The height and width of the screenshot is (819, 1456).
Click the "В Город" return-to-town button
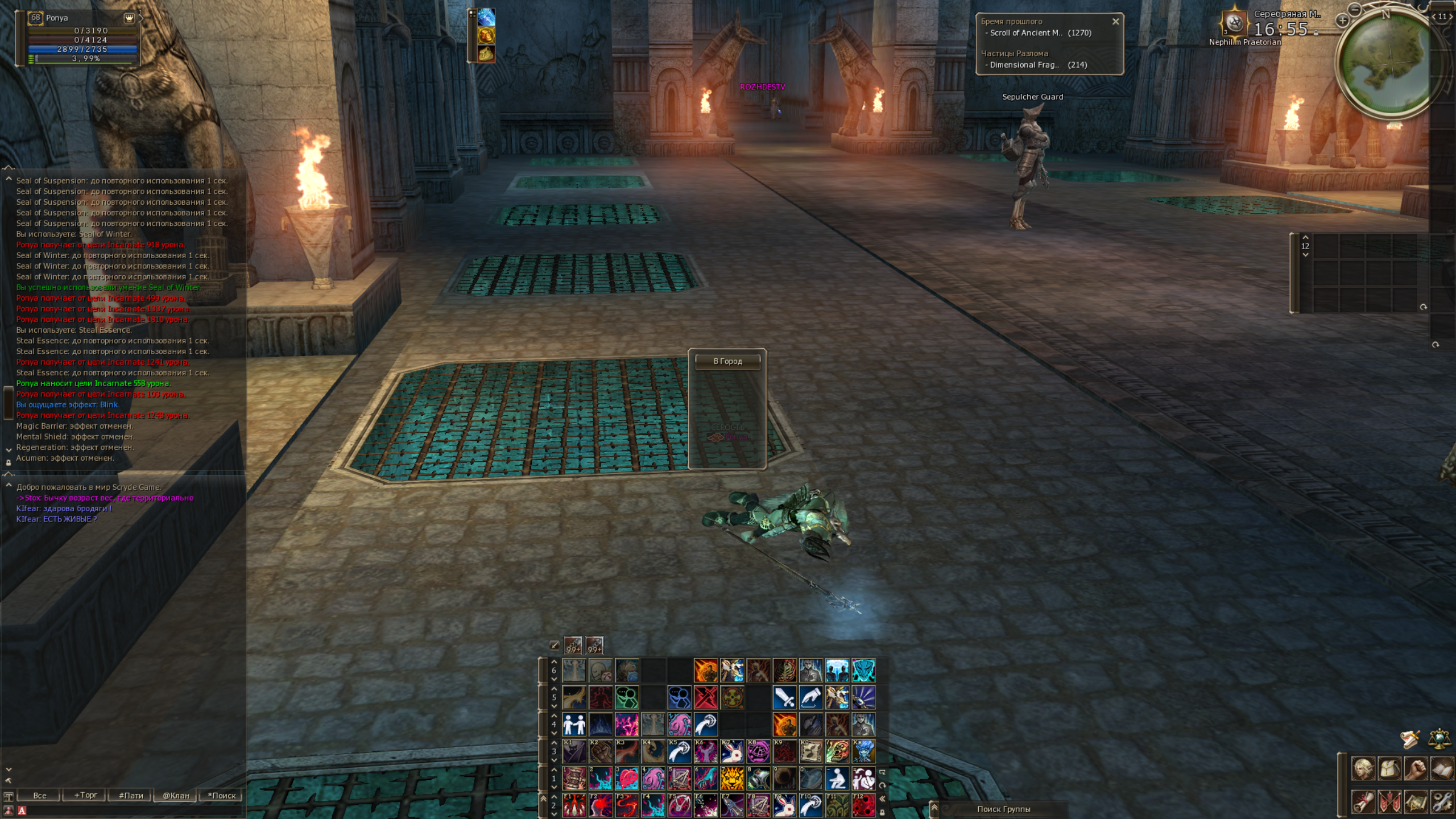point(727,361)
